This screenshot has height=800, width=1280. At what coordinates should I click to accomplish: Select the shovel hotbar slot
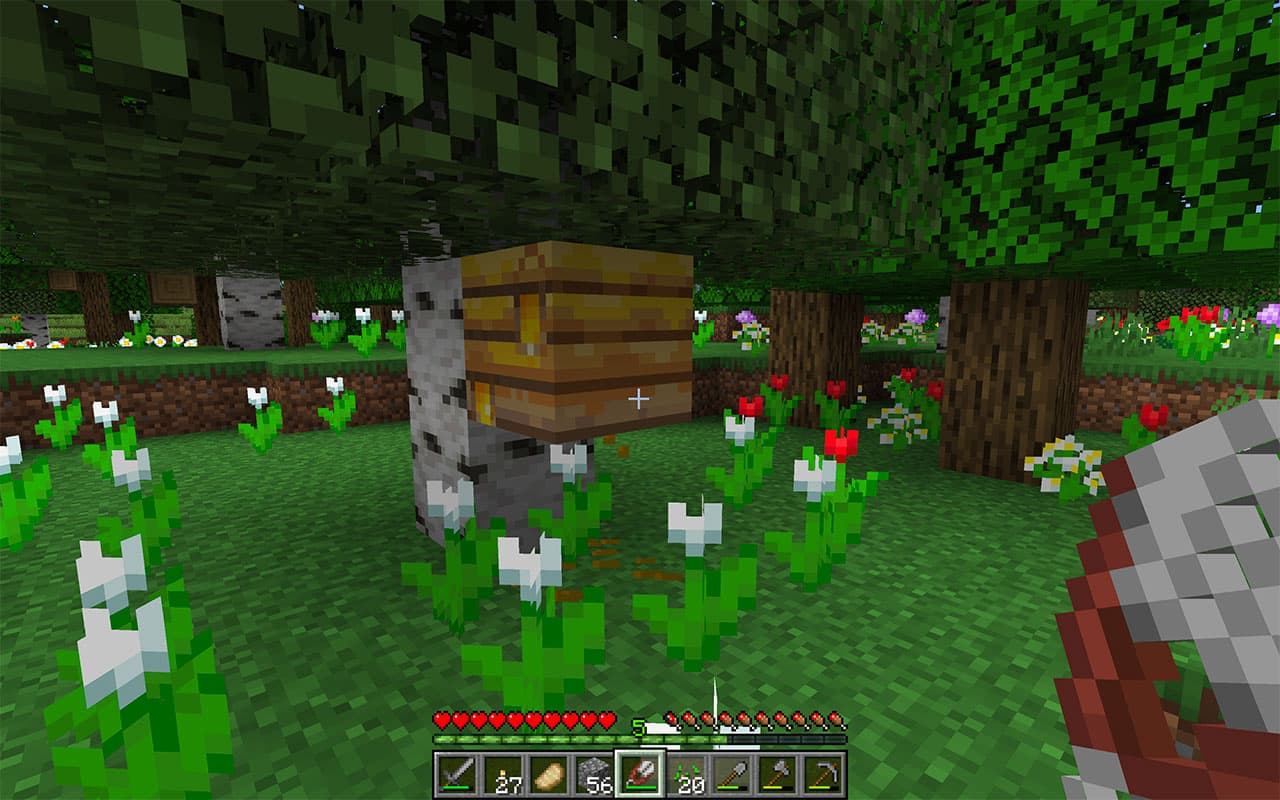732,775
